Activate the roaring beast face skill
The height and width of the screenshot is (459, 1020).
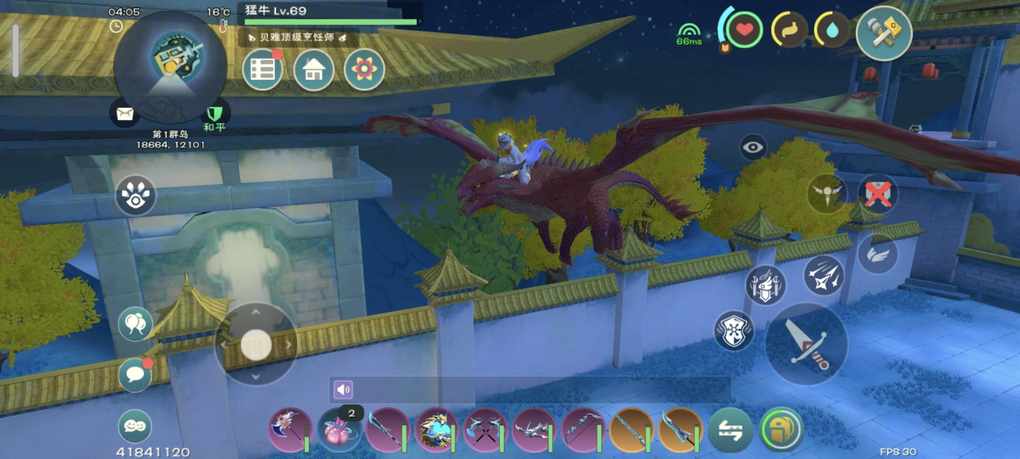(x=734, y=331)
